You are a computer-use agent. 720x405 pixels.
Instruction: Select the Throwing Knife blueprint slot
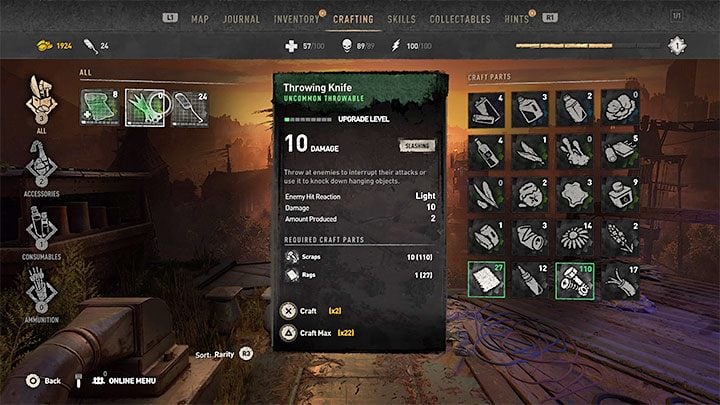145,107
